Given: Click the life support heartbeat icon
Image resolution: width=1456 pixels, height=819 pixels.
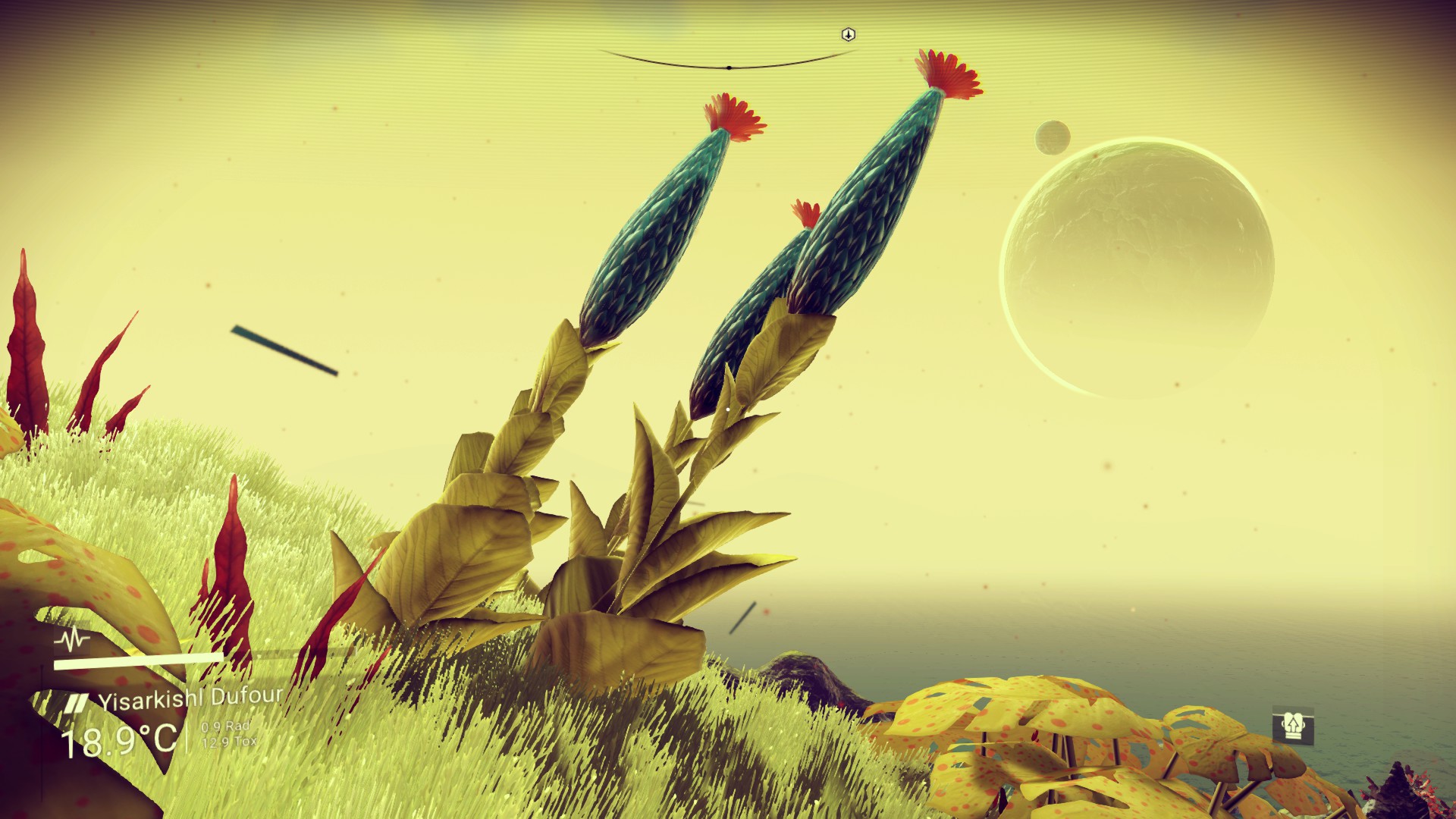Looking at the screenshot, I should 72,641.
